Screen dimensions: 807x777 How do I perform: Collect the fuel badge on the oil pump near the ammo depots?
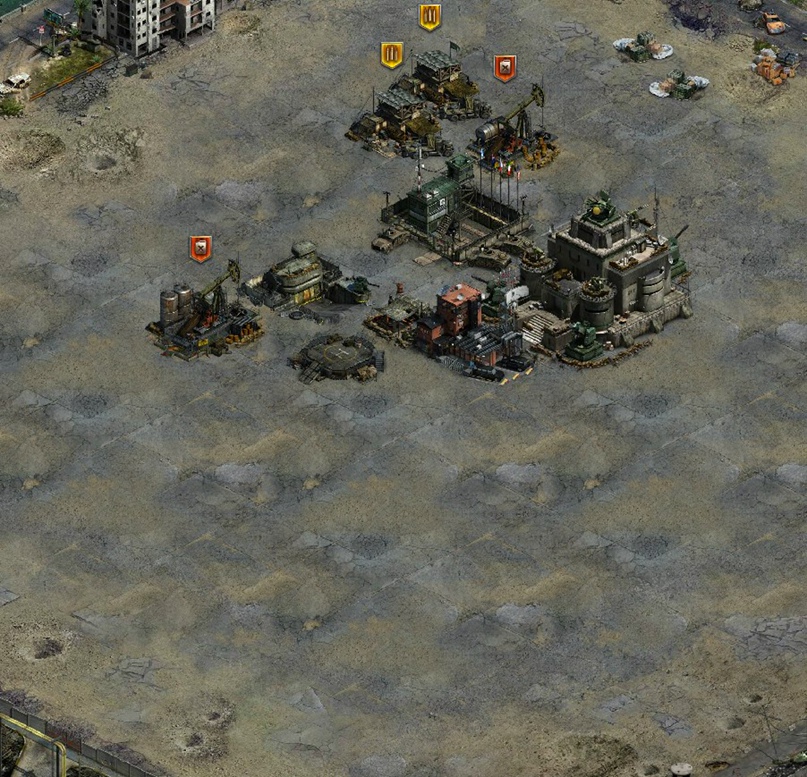point(505,68)
